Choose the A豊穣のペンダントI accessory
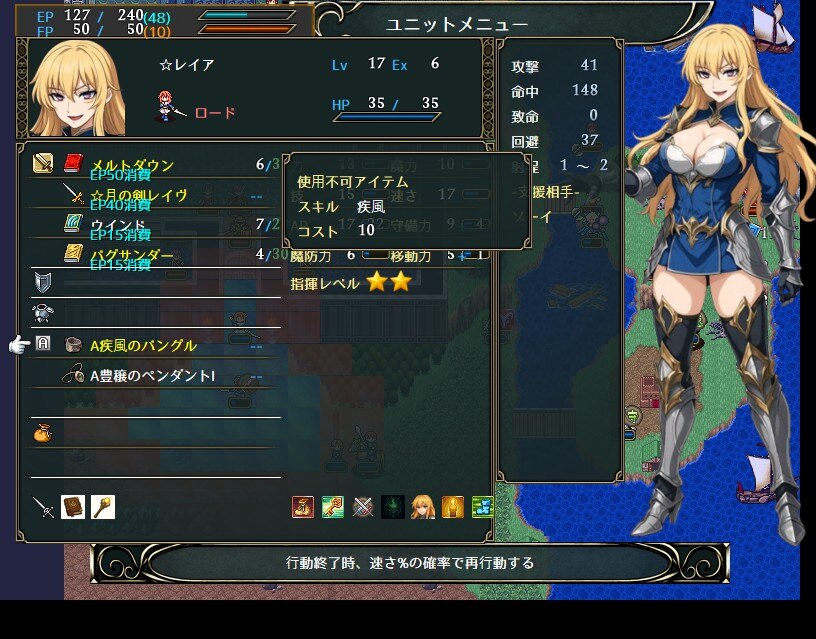816x639 pixels. coord(152,376)
